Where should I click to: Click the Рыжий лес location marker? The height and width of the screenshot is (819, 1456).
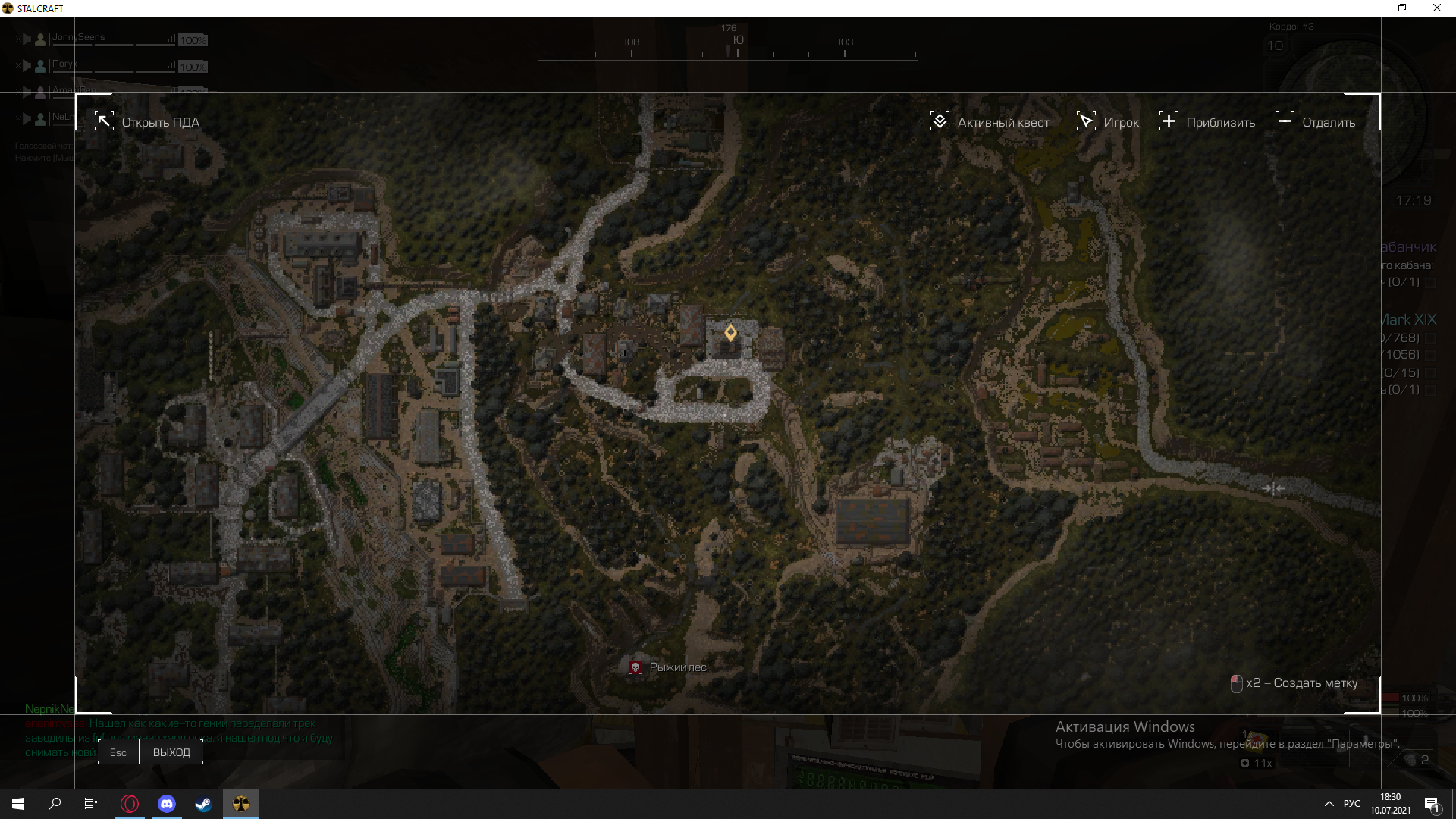point(635,667)
